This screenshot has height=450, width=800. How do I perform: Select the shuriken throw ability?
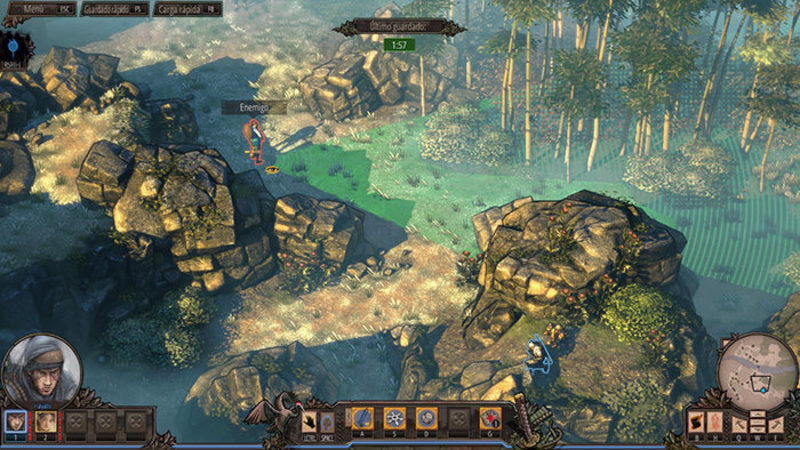pos(396,418)
